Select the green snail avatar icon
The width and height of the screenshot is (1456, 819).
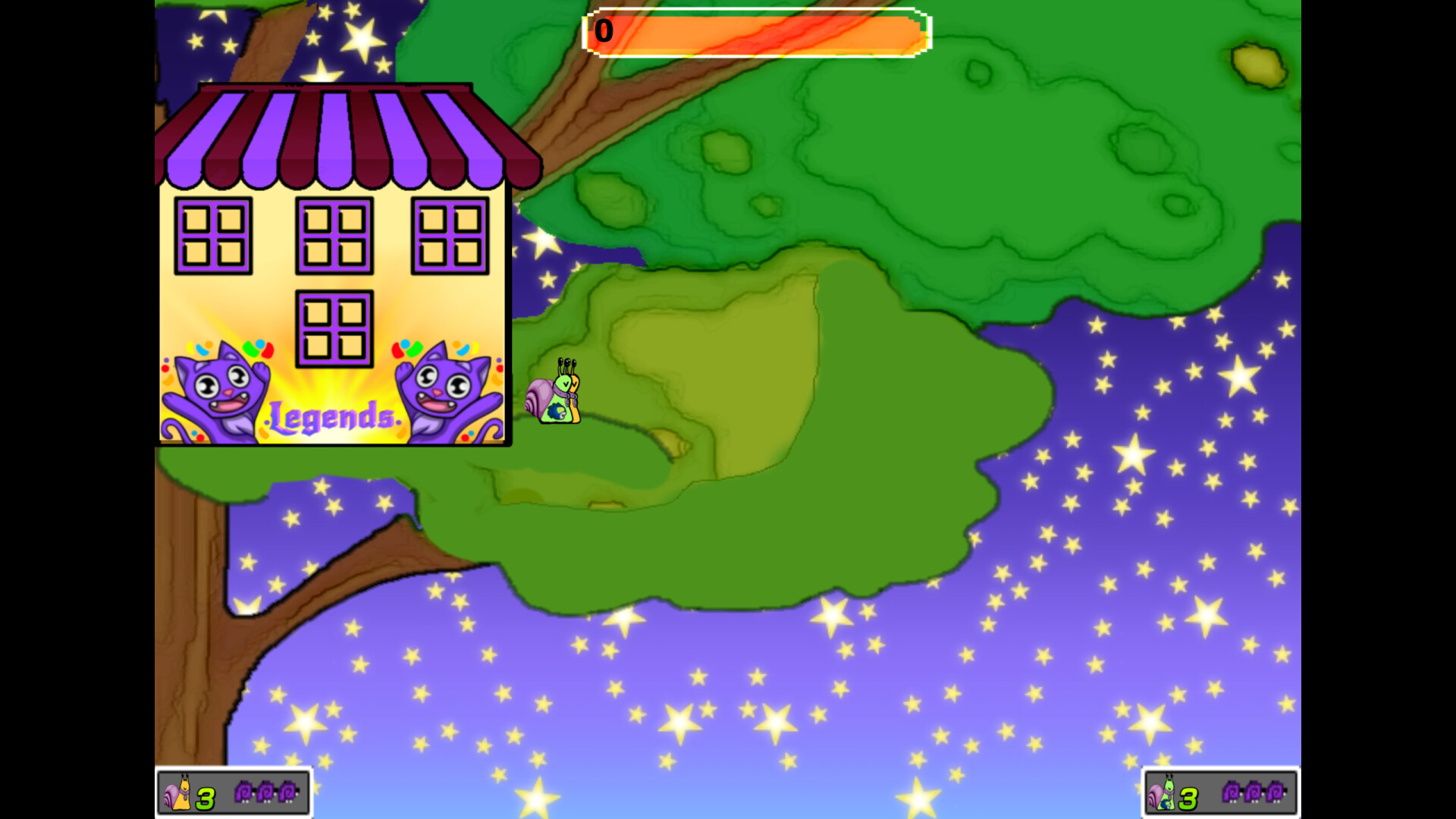[x=1164, y=795]
